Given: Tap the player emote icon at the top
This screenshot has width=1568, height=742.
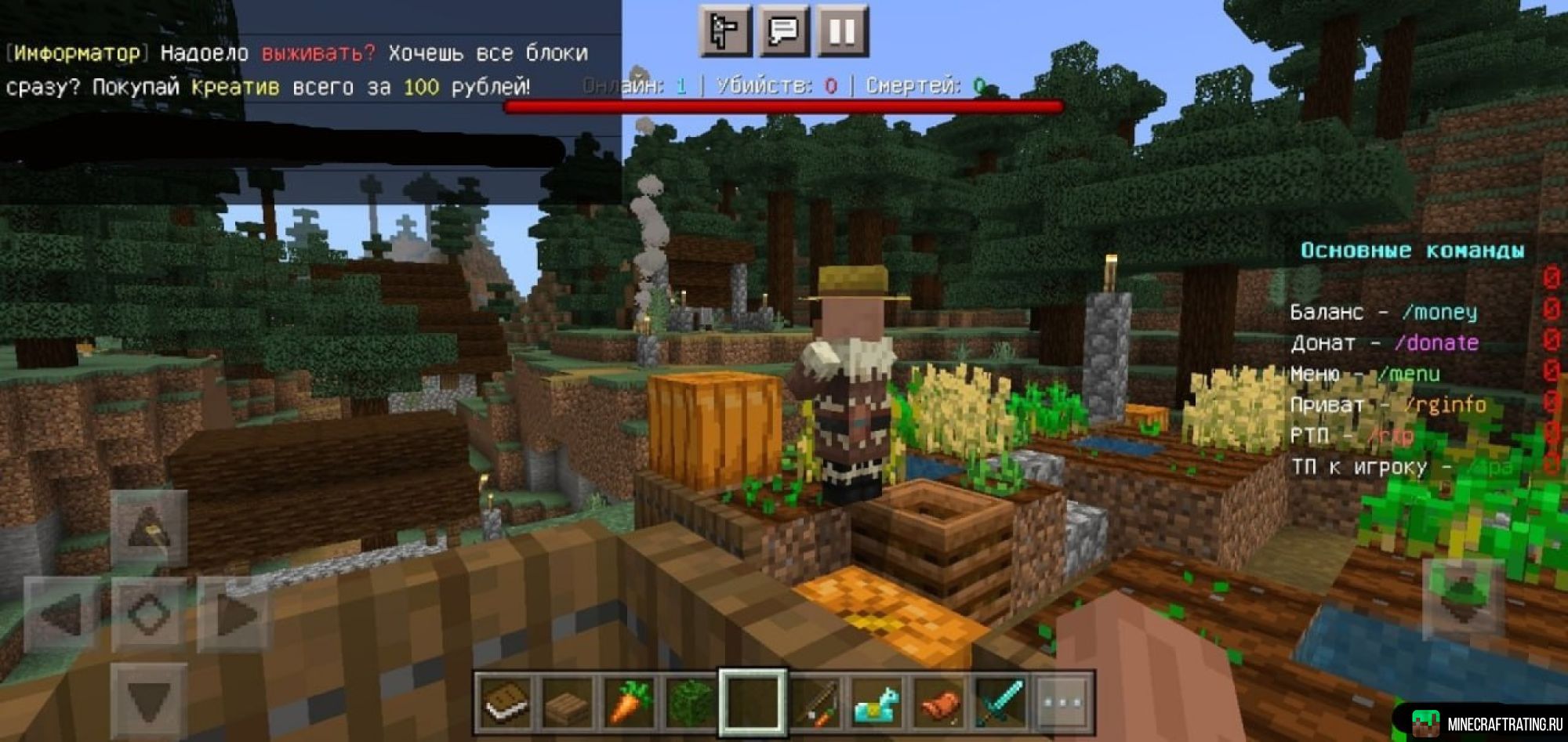Looking at the screenshot, I should click(727, 29).
